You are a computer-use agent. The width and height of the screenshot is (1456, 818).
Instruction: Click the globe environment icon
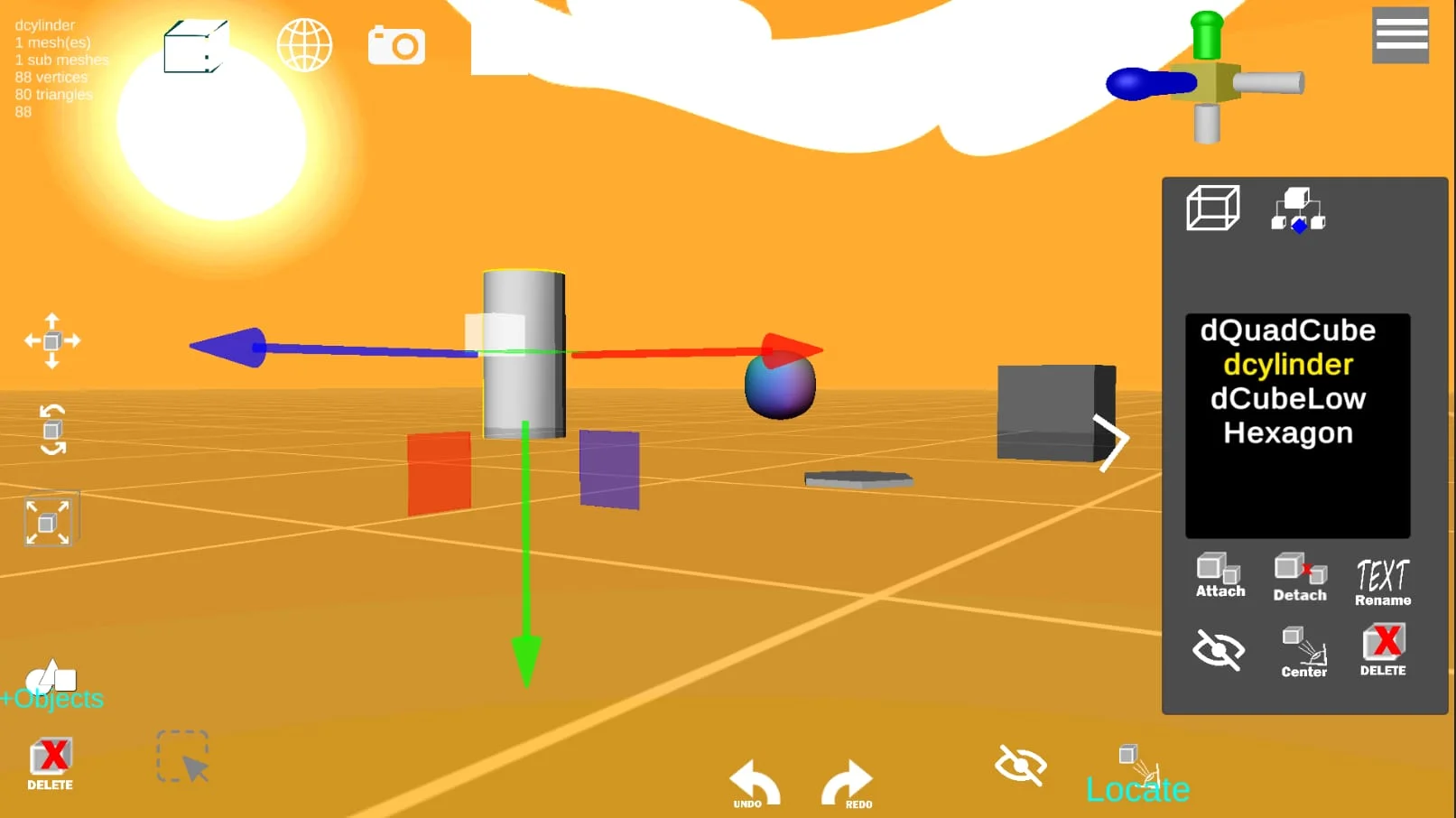304,44
